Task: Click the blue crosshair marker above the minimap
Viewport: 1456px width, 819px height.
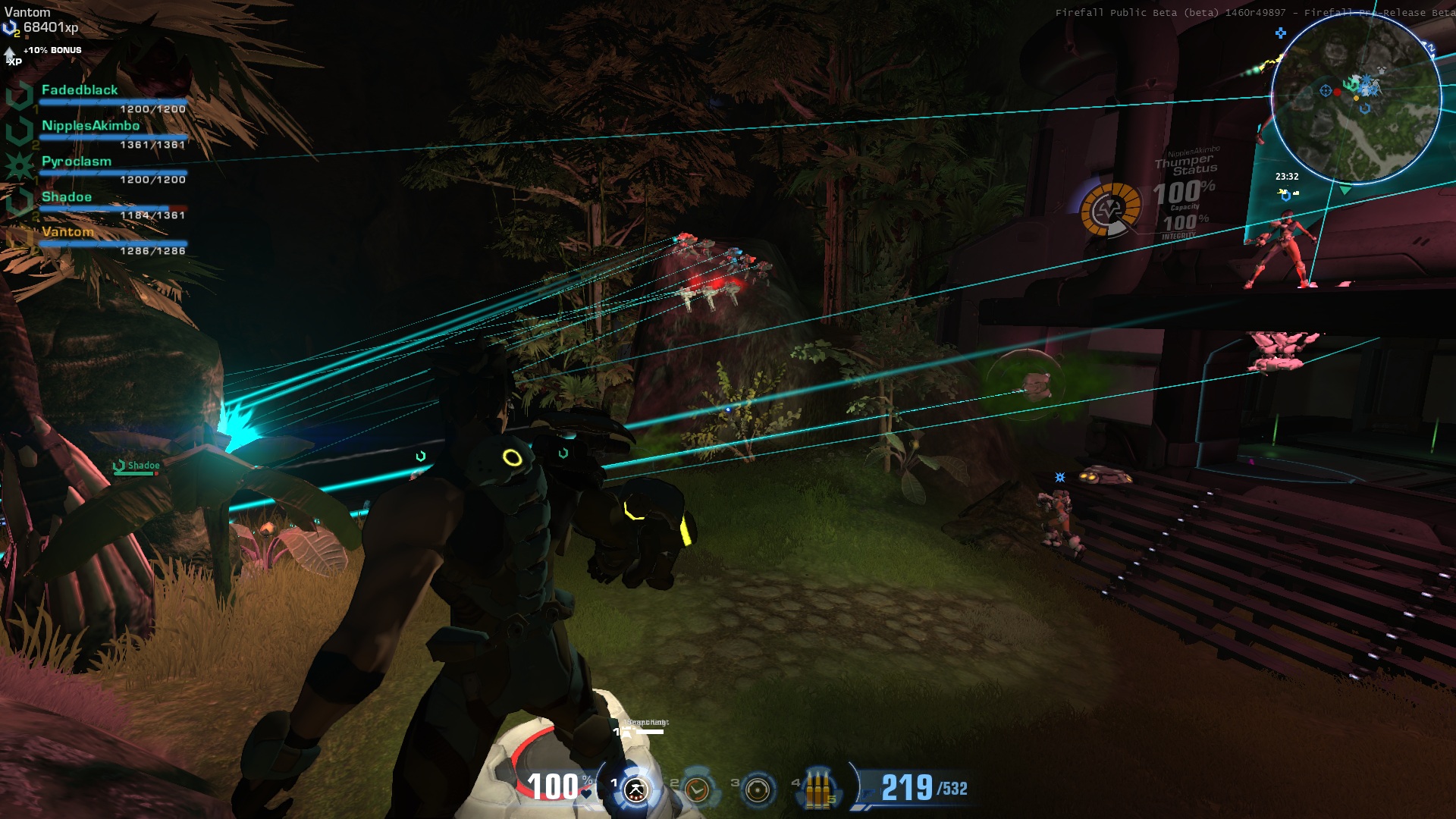Action: pos(1281,33)
